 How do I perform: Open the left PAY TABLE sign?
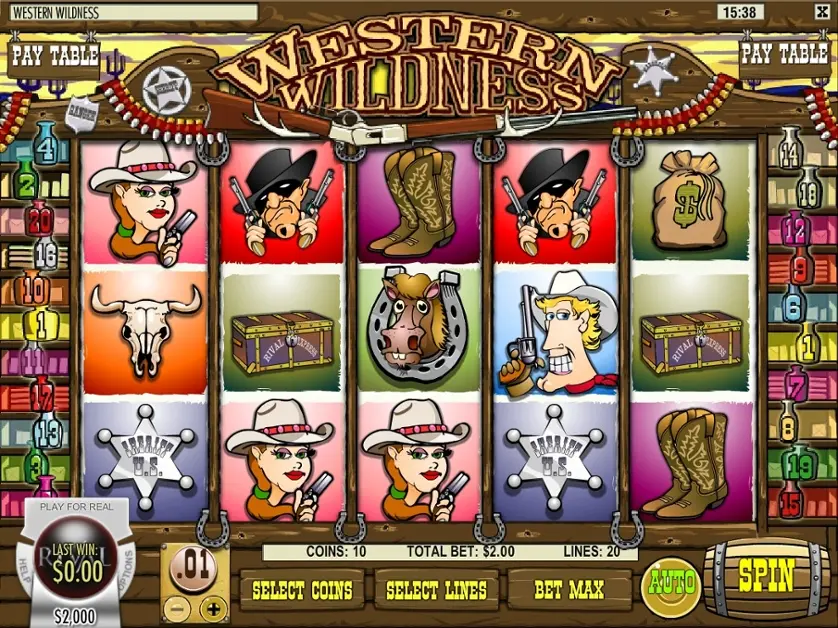point(53,54)
